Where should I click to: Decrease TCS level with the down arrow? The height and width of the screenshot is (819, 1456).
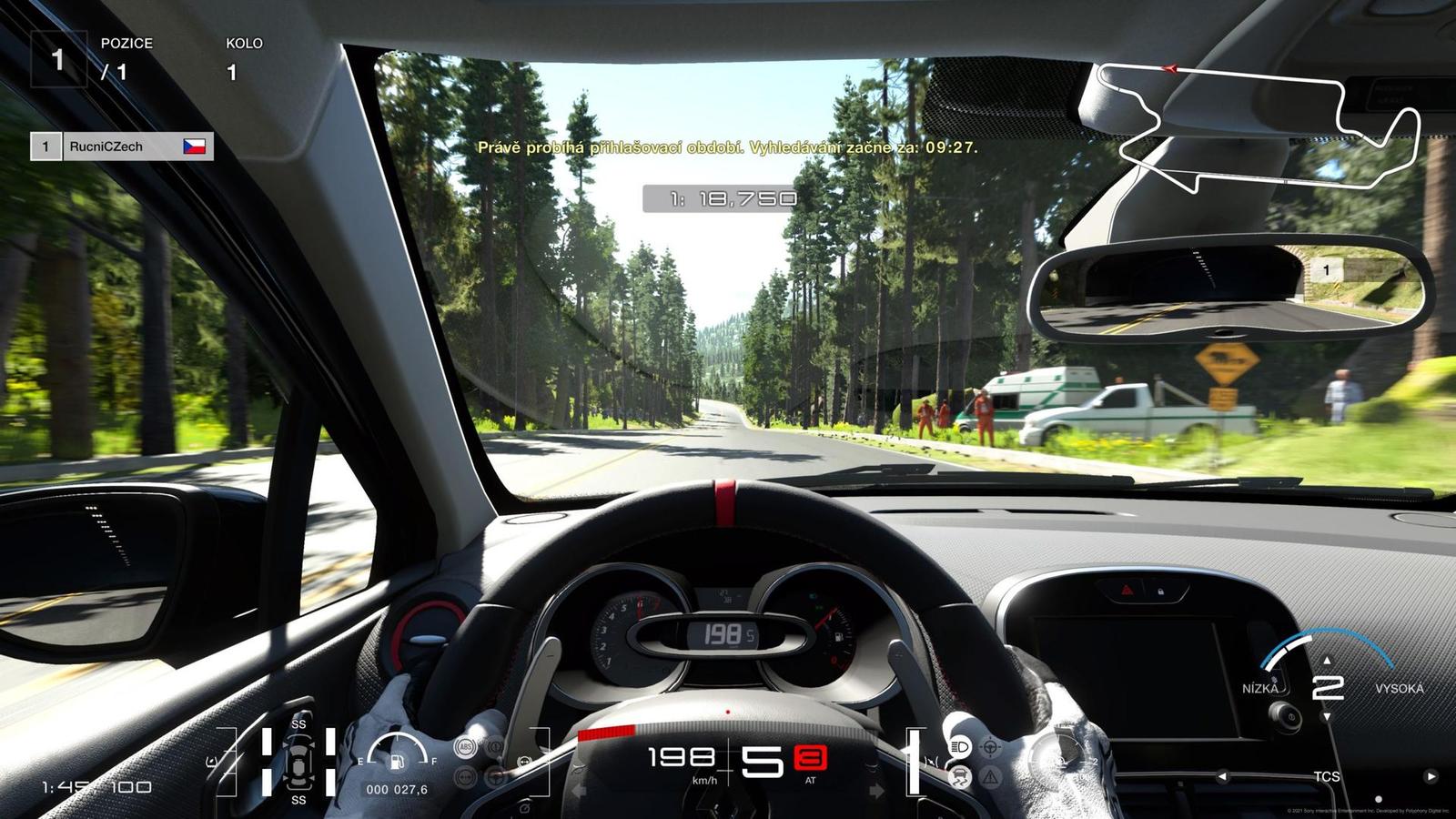click(1327, 717)
